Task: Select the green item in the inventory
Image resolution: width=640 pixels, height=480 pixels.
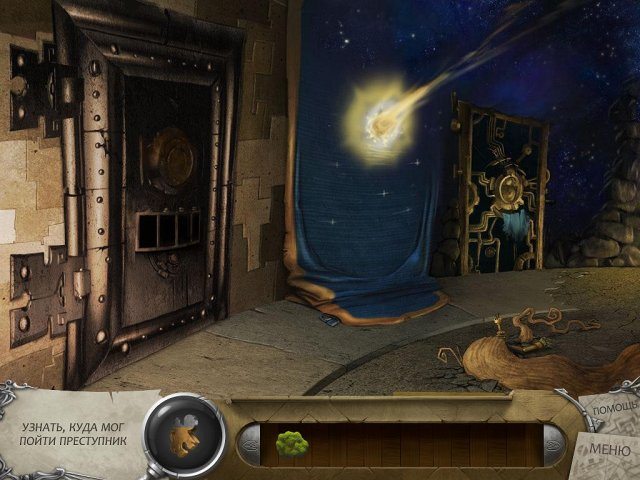Action: click(291, 441)
